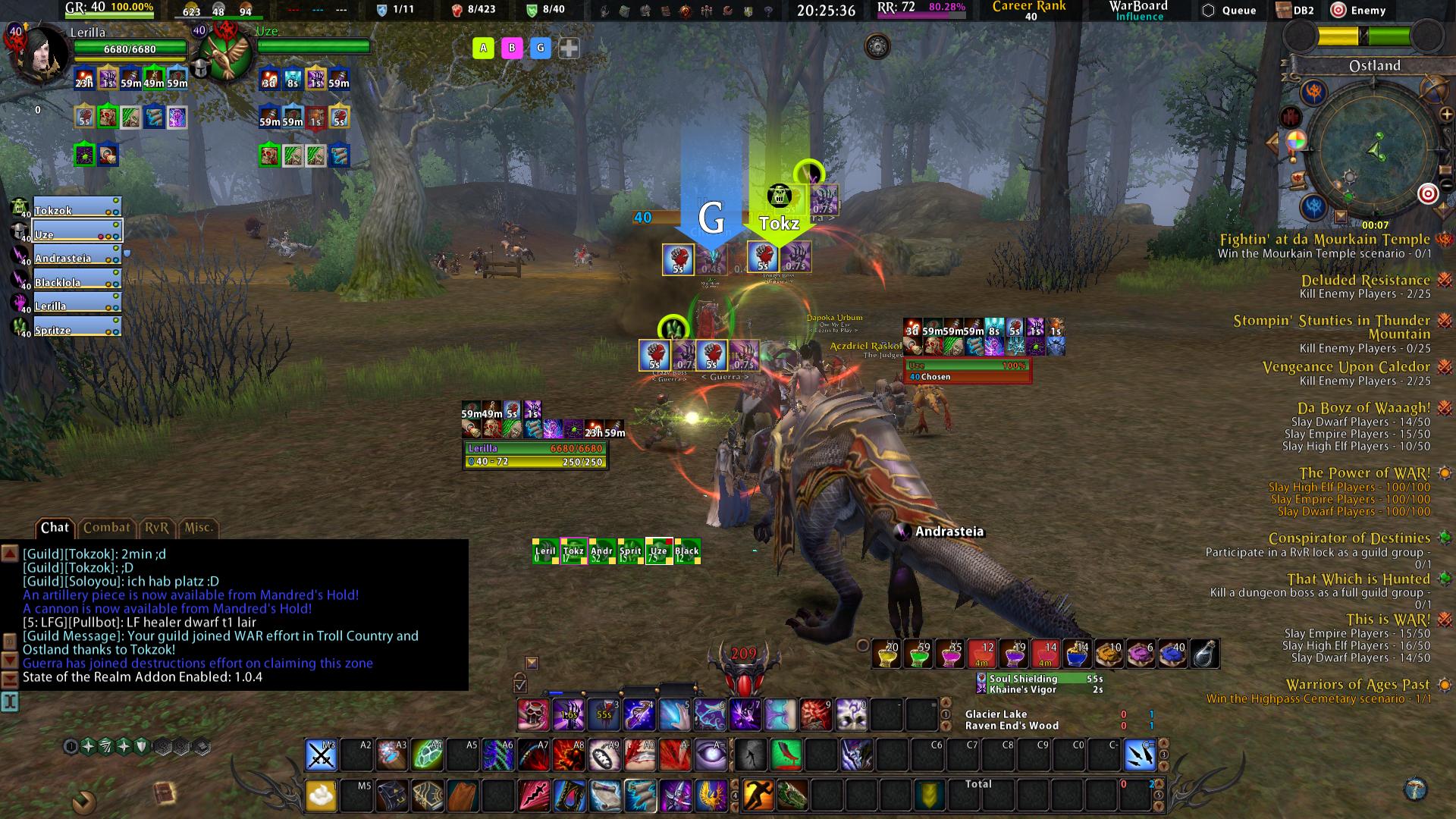This screenshot has height=819, width=1456.
Task: Click the Enemy addon button
Action: point(1358,11)
